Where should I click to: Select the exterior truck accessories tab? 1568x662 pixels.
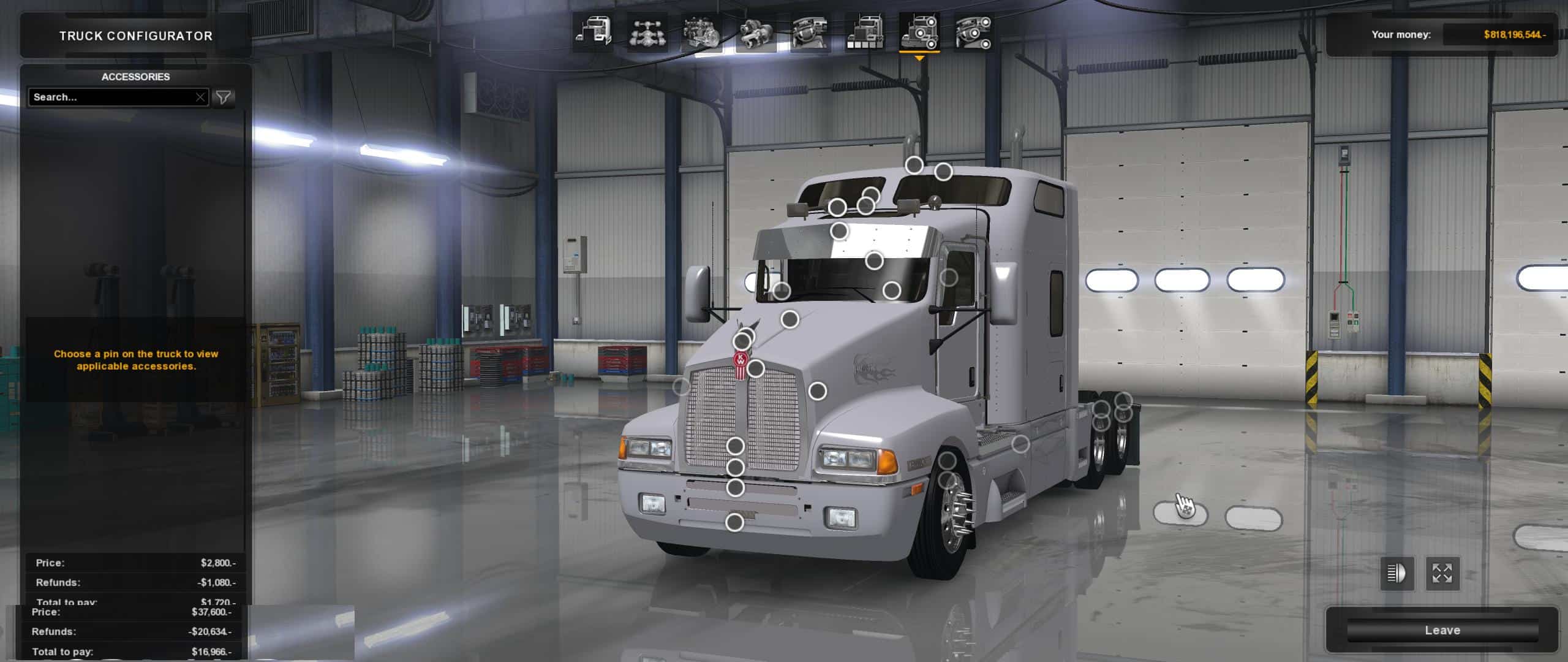[x=919, y=32]
